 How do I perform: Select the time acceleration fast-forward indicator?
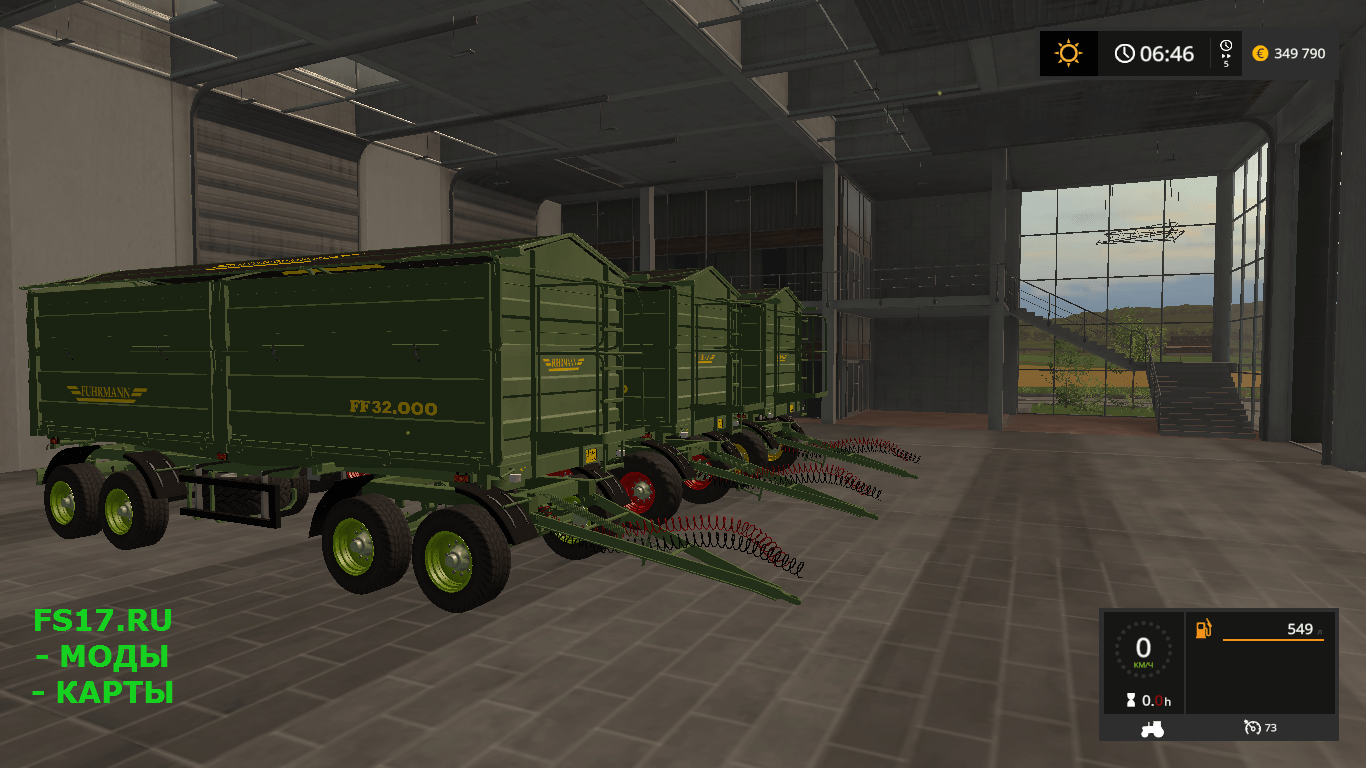pyautogui.click(x=1226, y=52)
